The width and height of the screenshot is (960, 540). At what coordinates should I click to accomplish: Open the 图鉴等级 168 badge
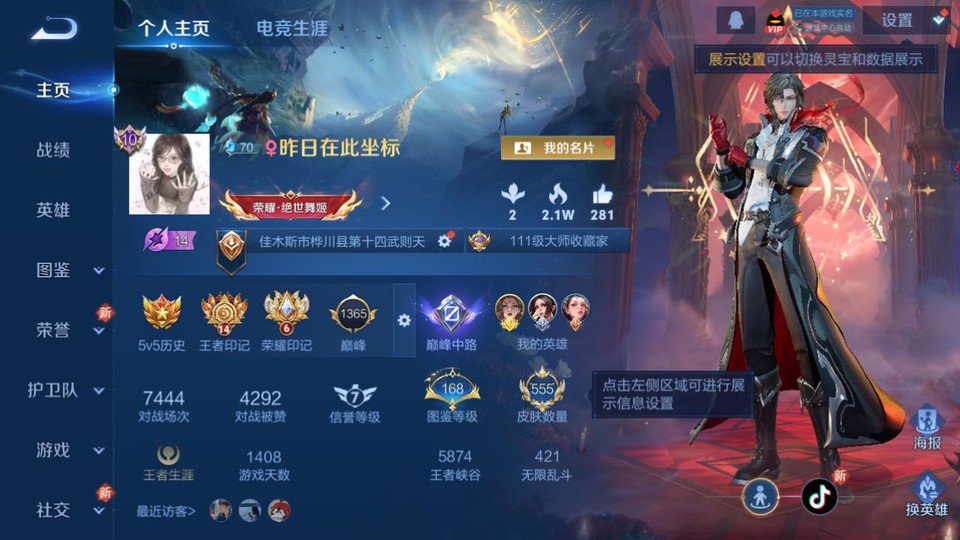(x=452, y=390)
